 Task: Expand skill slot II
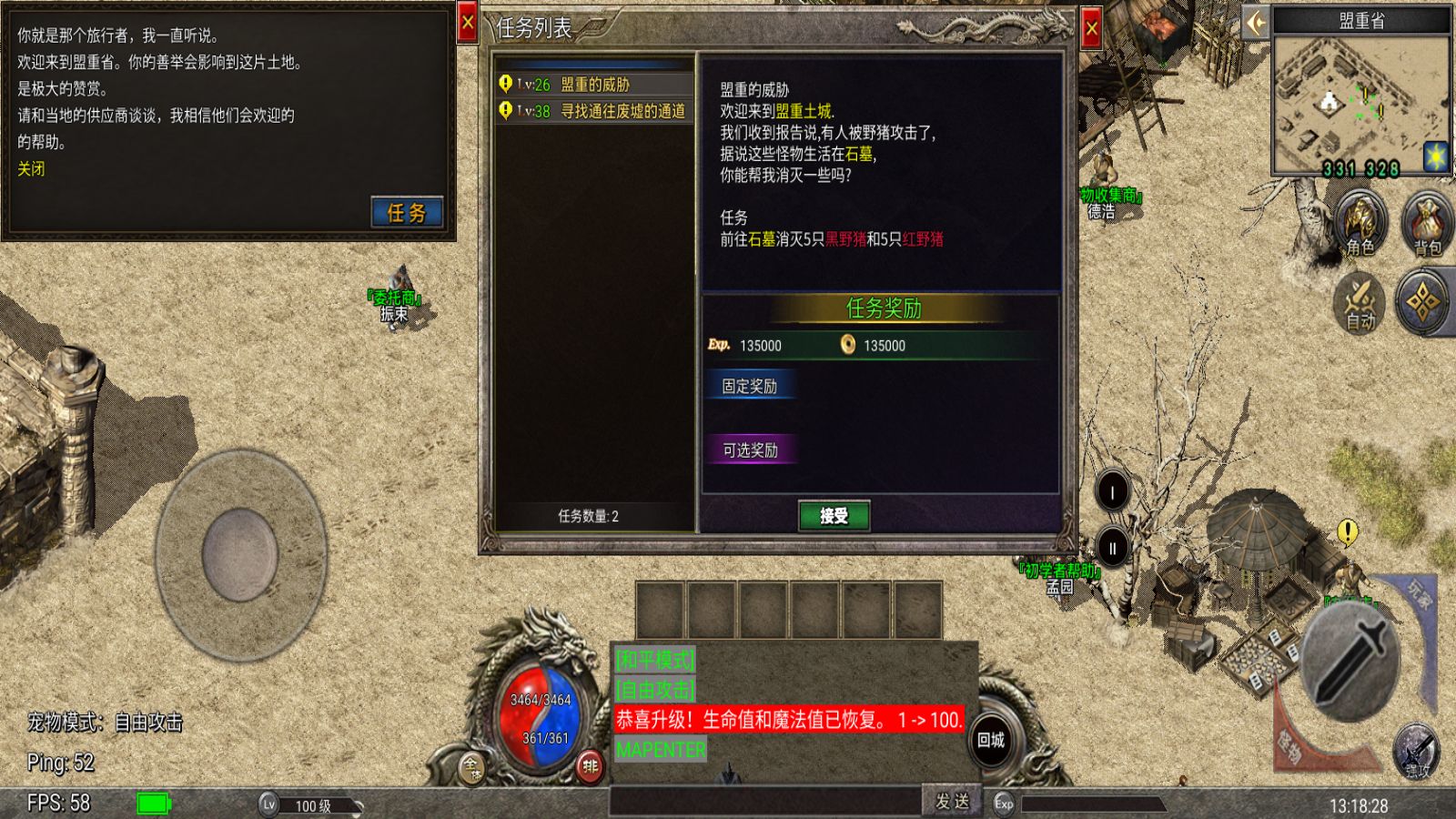point(1111,547)
